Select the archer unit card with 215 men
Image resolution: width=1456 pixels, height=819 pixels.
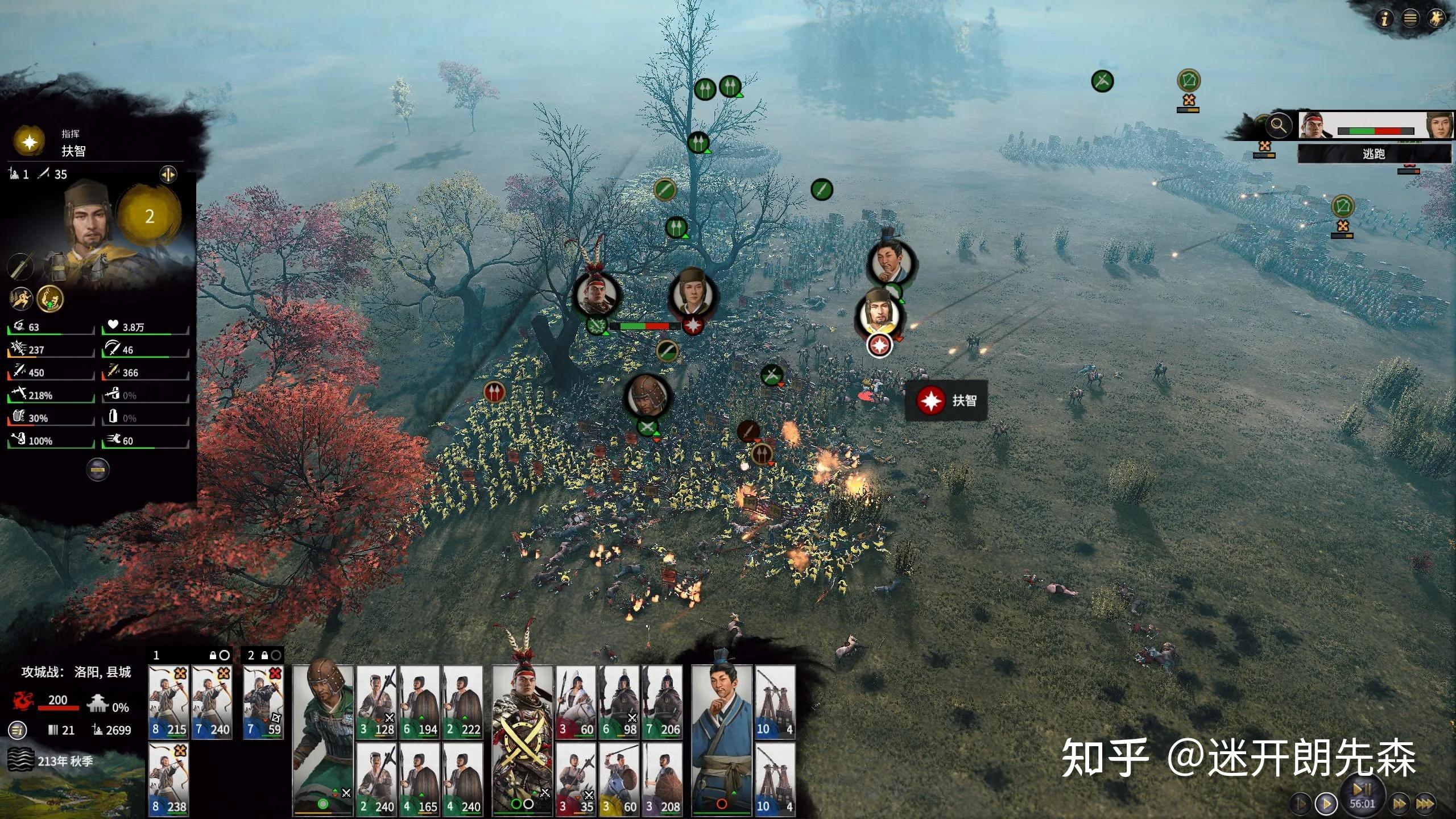click(169, 702)
